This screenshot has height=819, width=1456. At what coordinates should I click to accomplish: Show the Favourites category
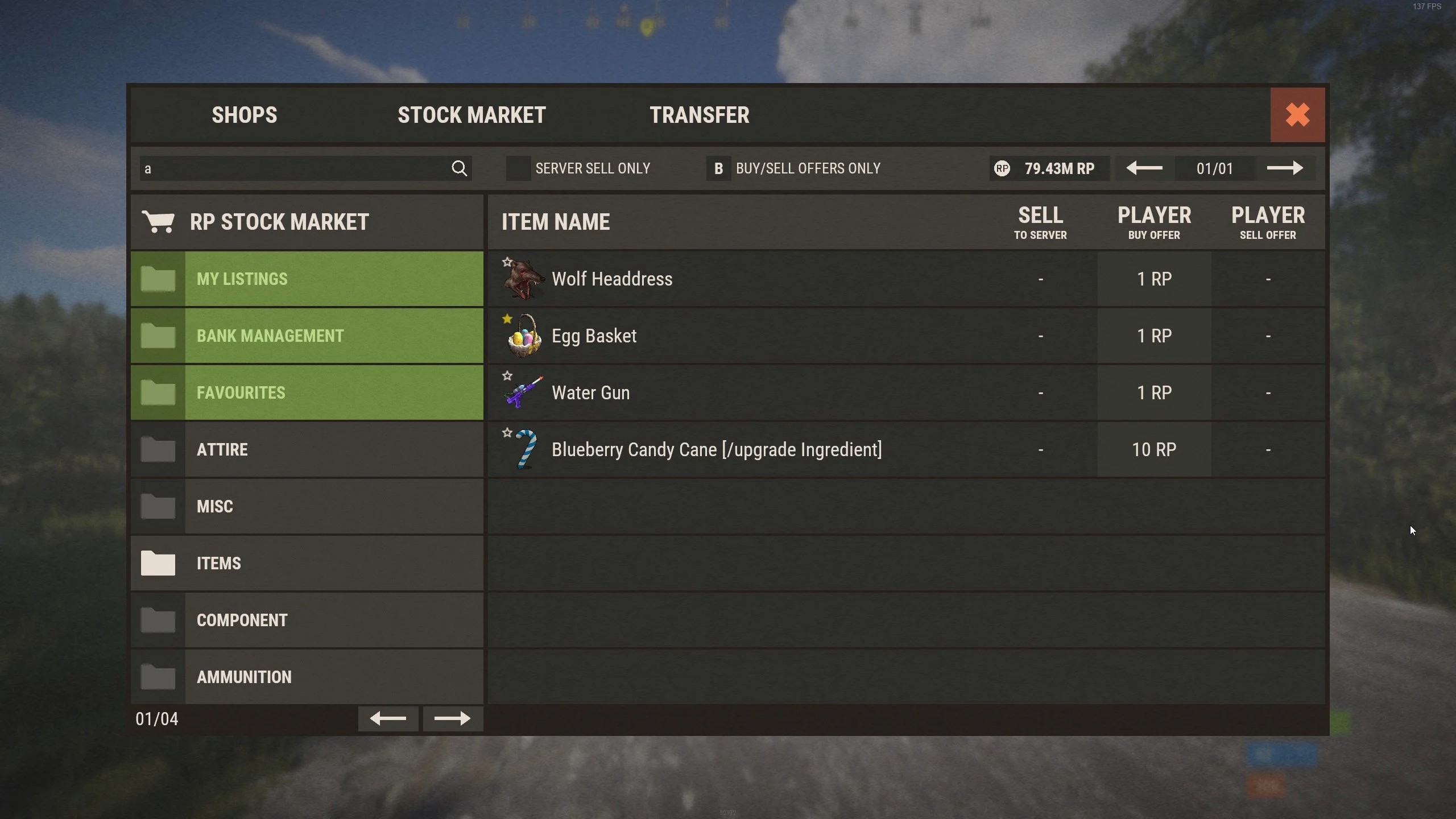point(307,392)
